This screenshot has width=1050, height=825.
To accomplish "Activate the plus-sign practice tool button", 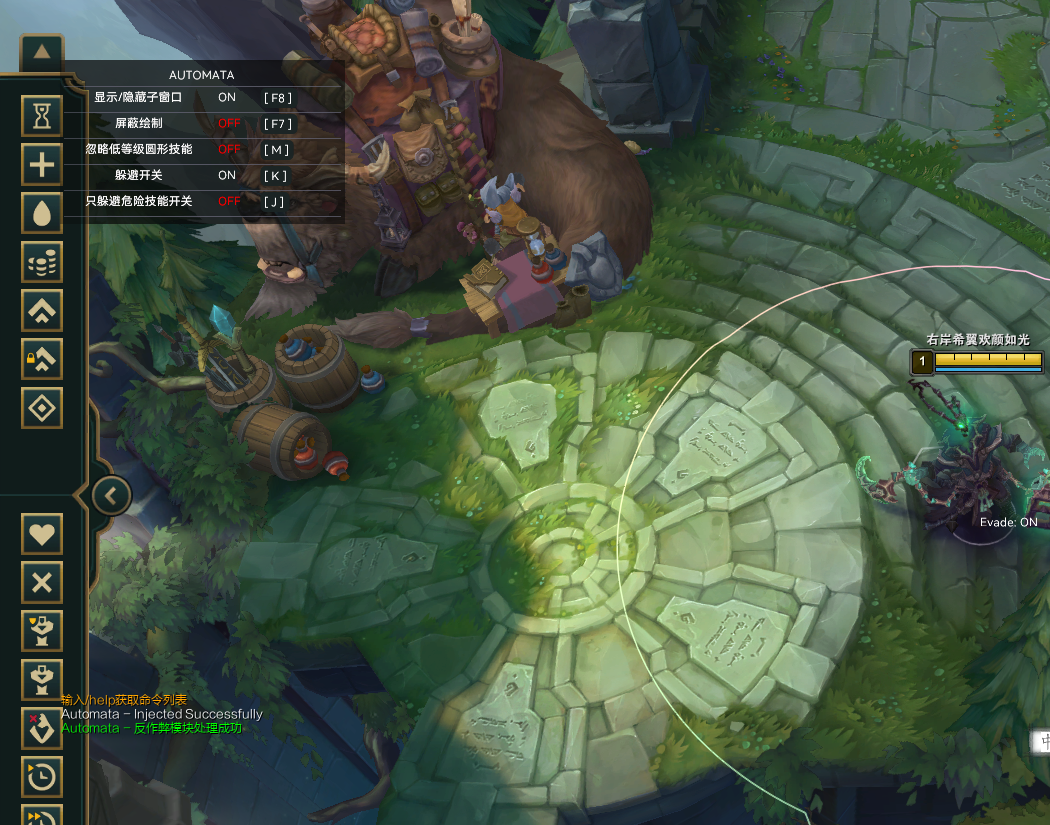I will click(x=42, y=165).
